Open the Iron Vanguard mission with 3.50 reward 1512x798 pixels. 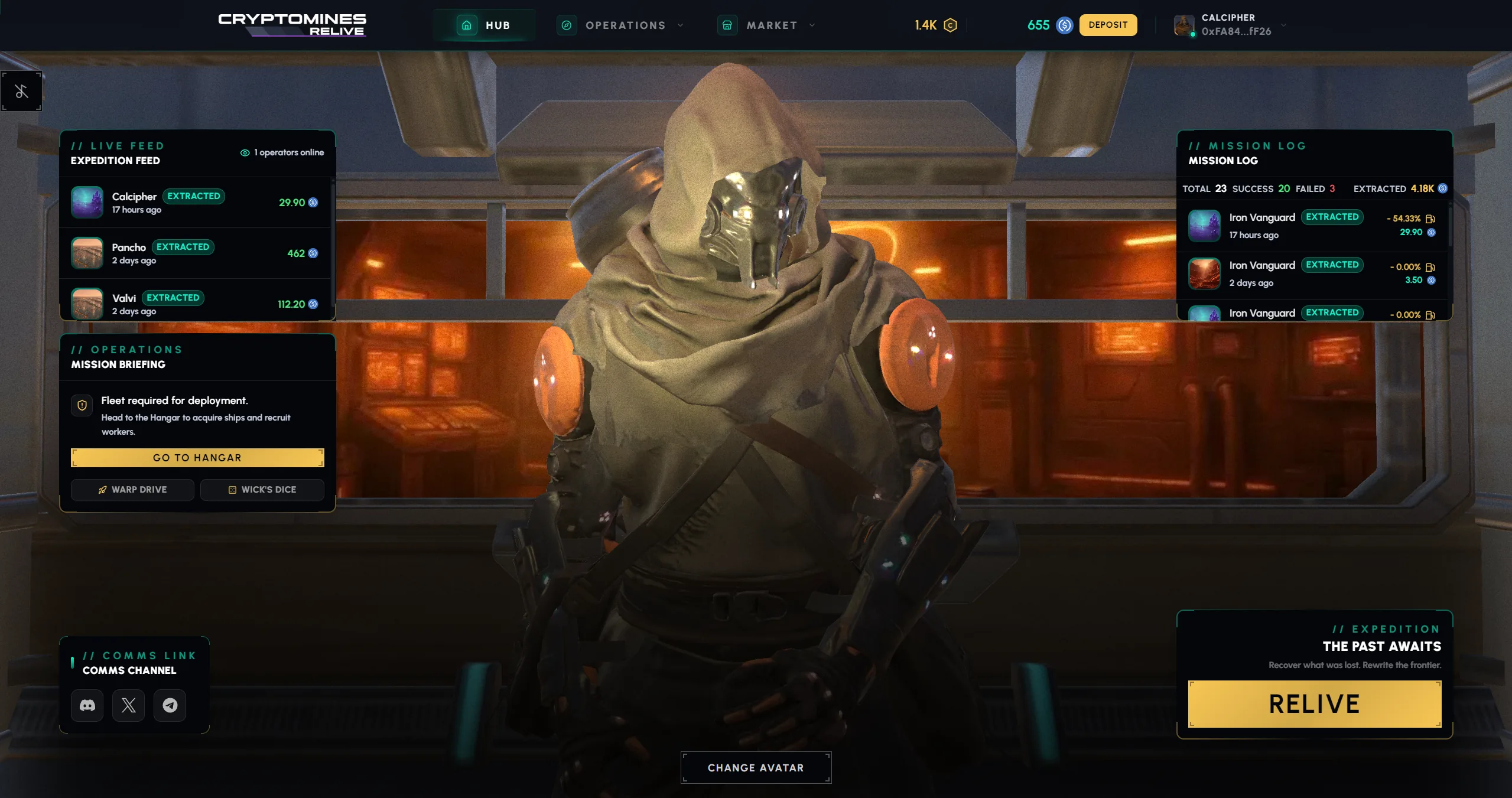(x=1313, y=273)
